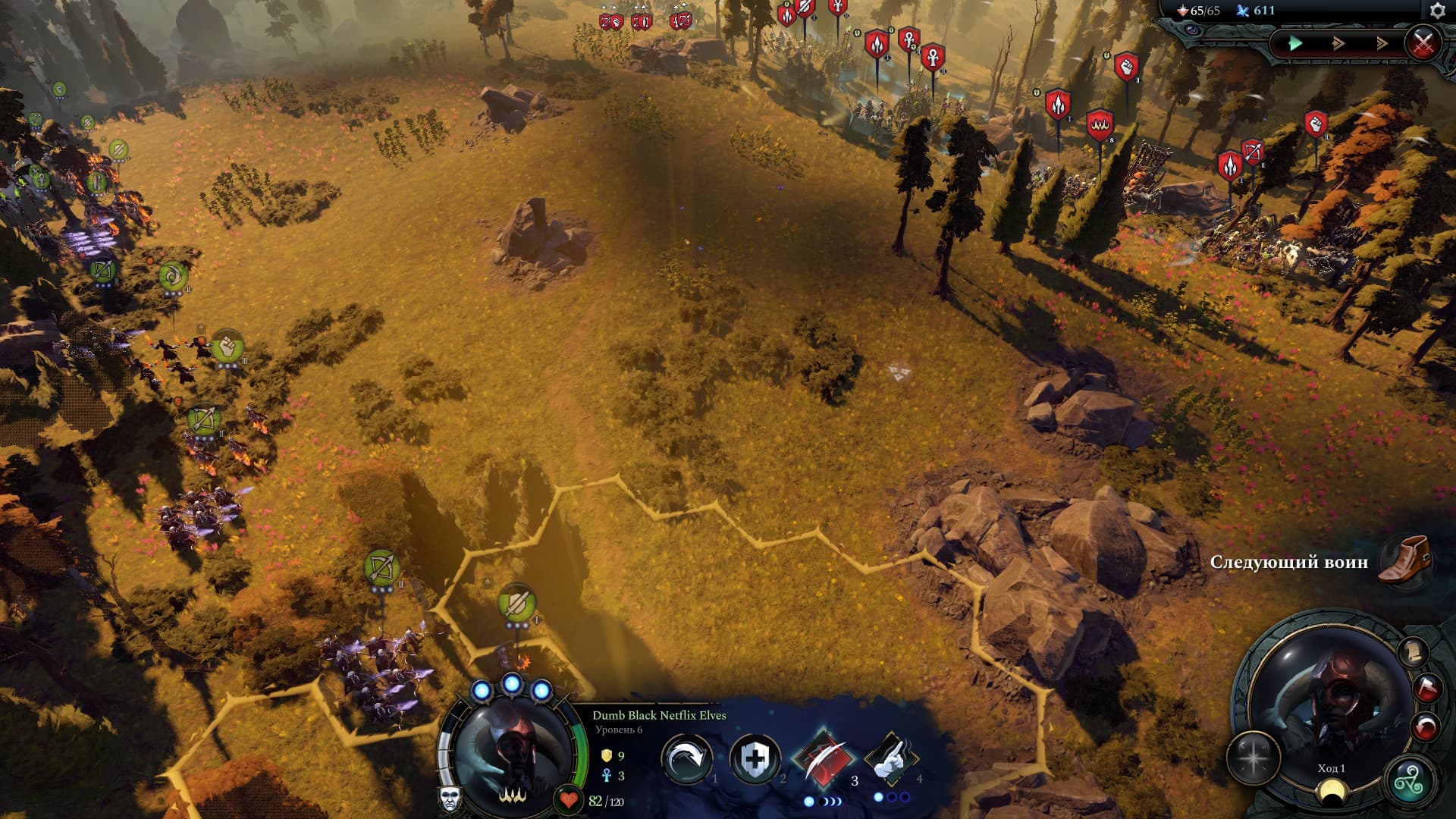
Task: Click the crossed swords auto-combat button
Action: pyautogui.click(x=1423, y=42)
